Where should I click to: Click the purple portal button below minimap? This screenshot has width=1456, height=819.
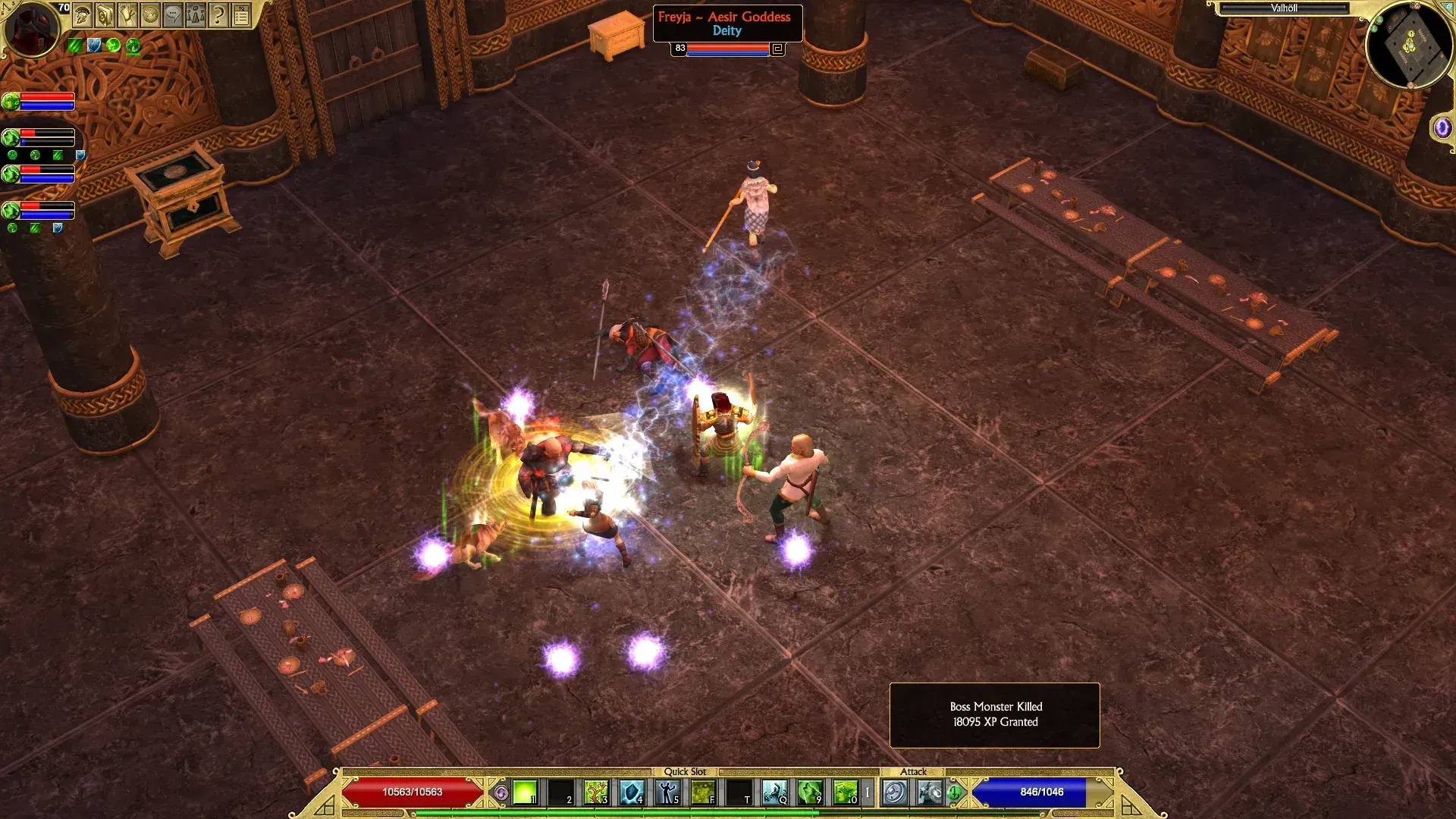coord(1442,127)
